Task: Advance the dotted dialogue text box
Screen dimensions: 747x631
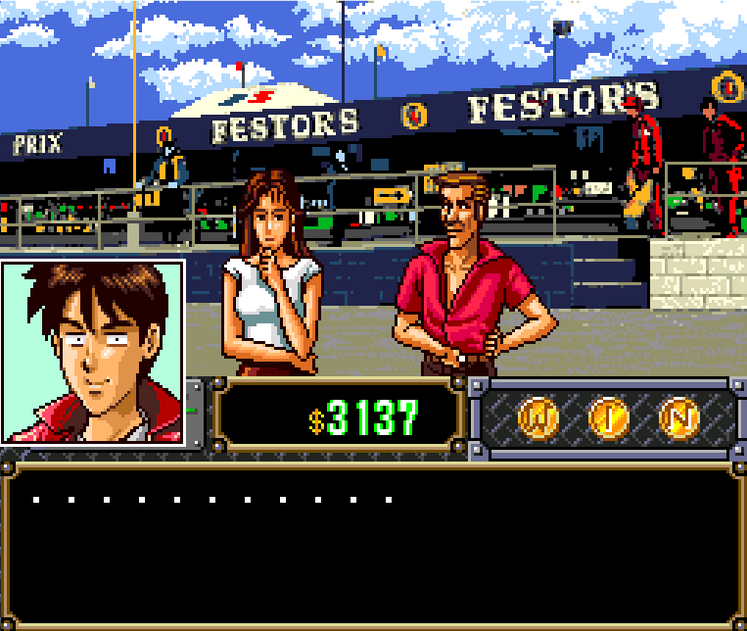Action: (373, 545)
